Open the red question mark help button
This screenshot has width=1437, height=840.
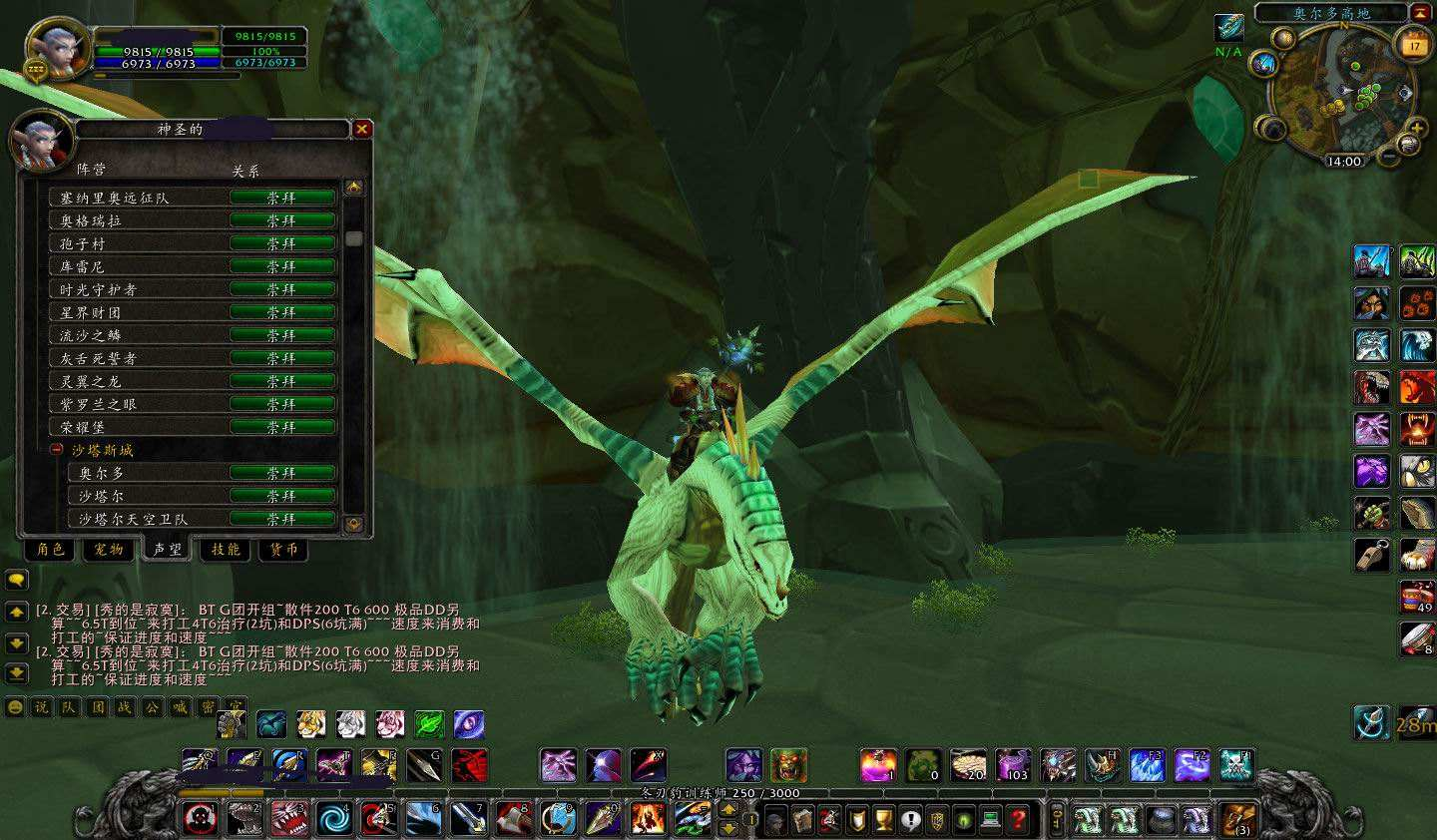1017,820
